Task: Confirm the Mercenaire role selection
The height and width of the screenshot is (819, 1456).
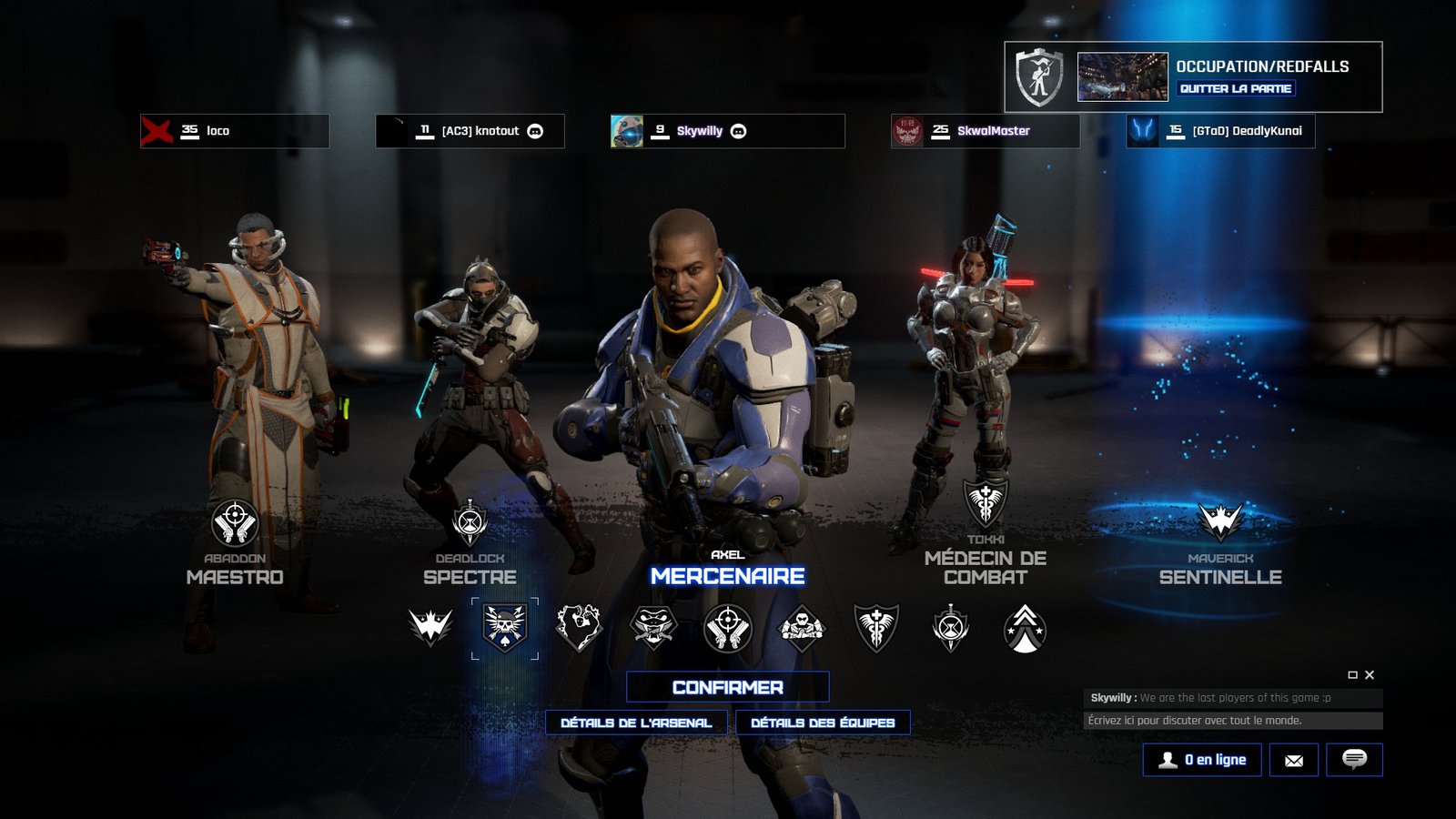Action: (x=727, y=687)
